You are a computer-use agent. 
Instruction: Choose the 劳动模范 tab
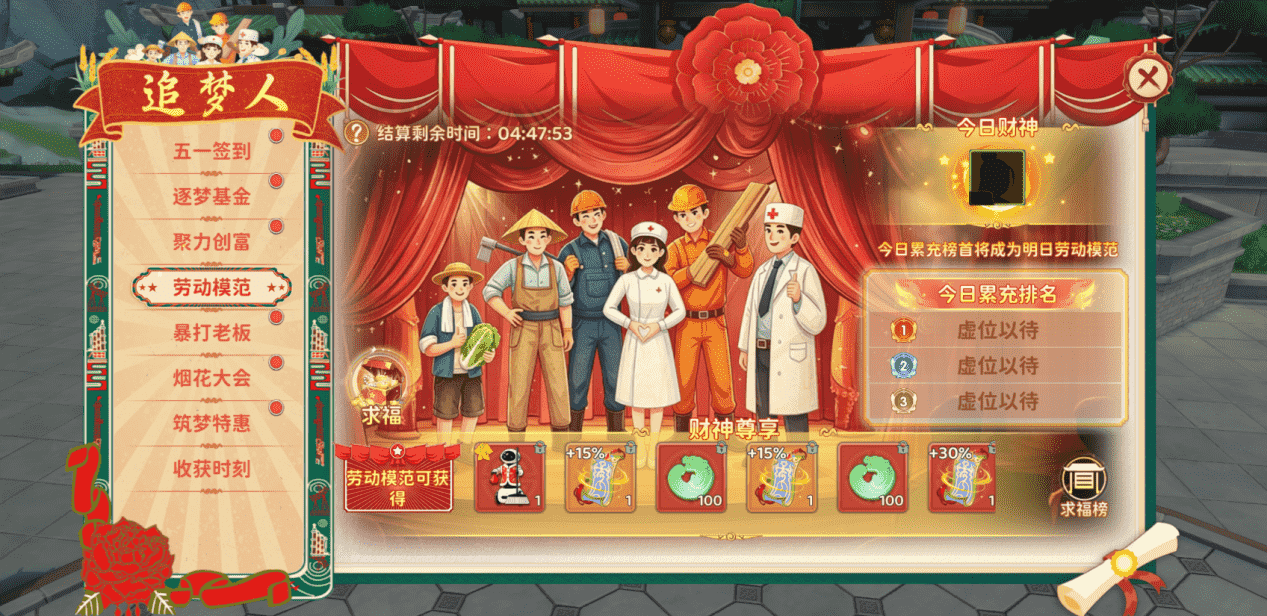(211, 288)
